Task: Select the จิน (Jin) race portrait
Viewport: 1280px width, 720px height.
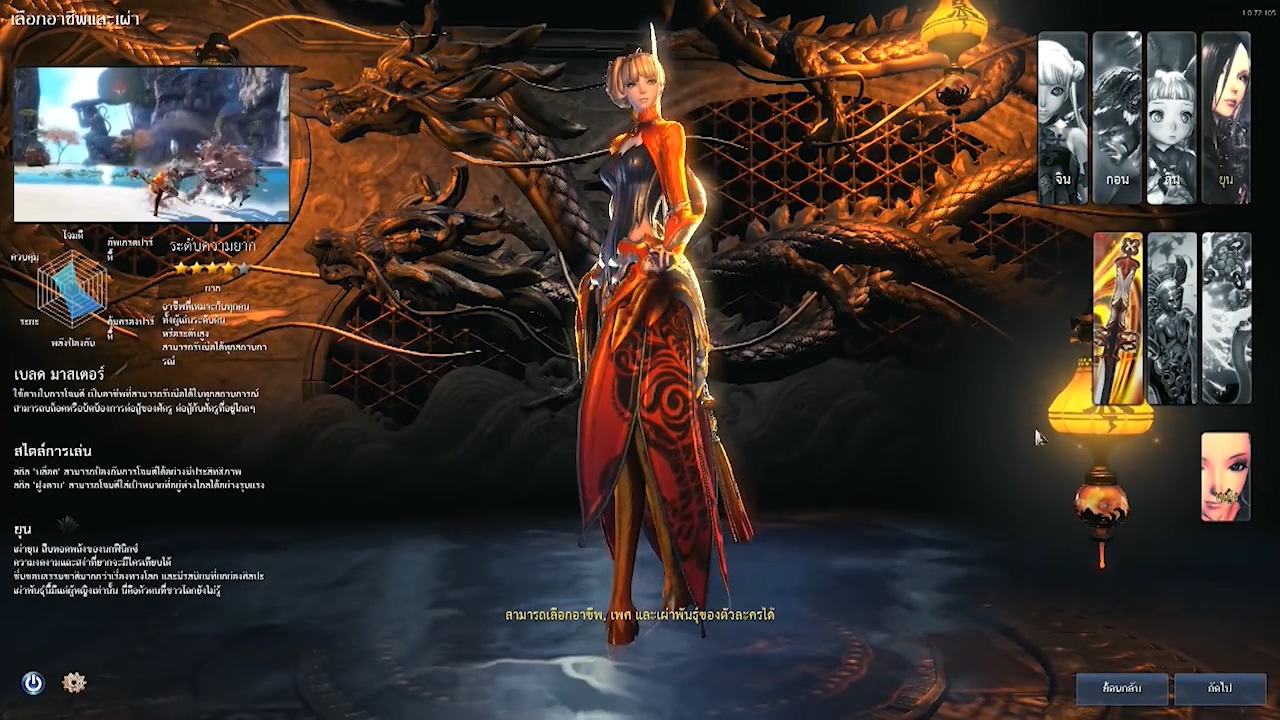Action: click(1062, 118)
